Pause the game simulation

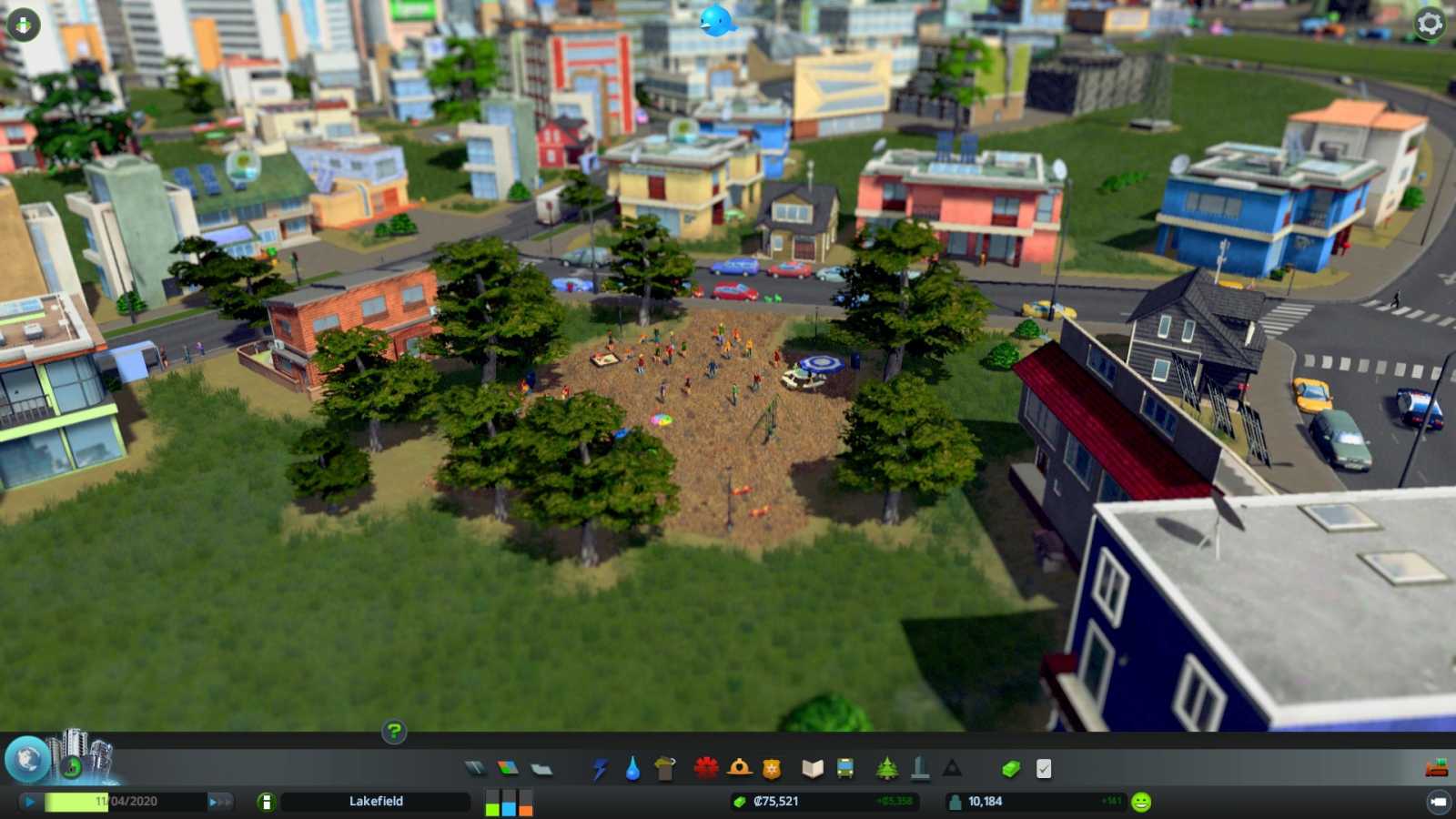click(x=27, y=802)
